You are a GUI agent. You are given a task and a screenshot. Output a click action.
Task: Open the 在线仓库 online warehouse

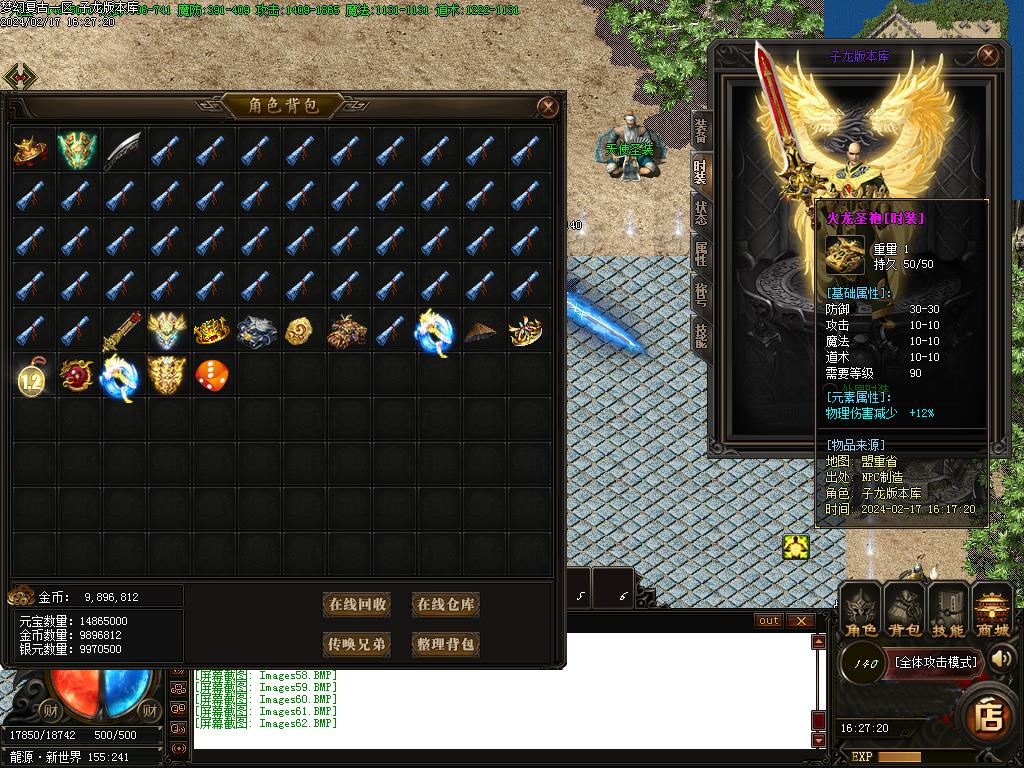[446, 604]
